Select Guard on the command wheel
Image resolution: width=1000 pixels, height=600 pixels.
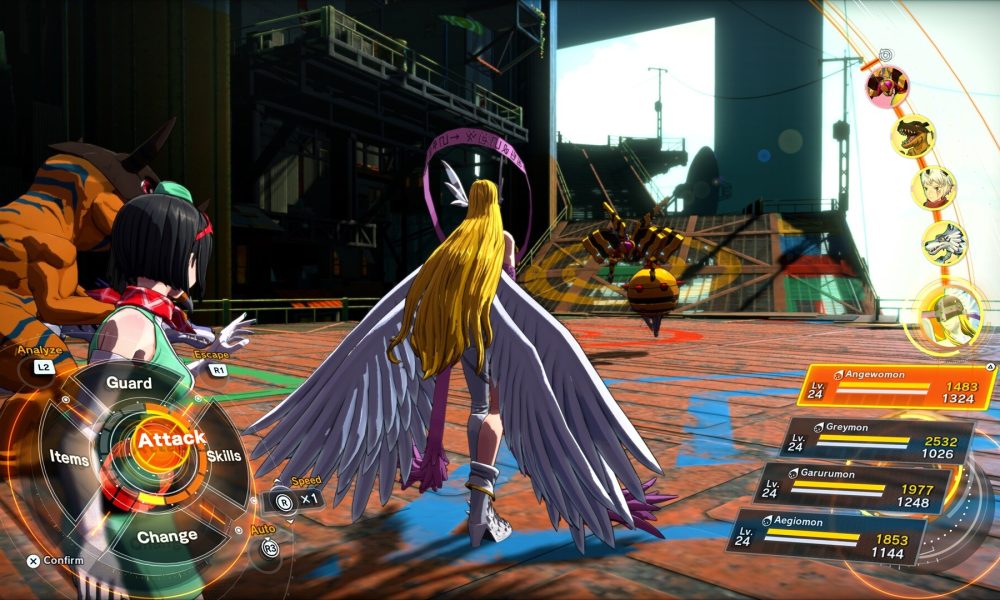tap(129, 384)
